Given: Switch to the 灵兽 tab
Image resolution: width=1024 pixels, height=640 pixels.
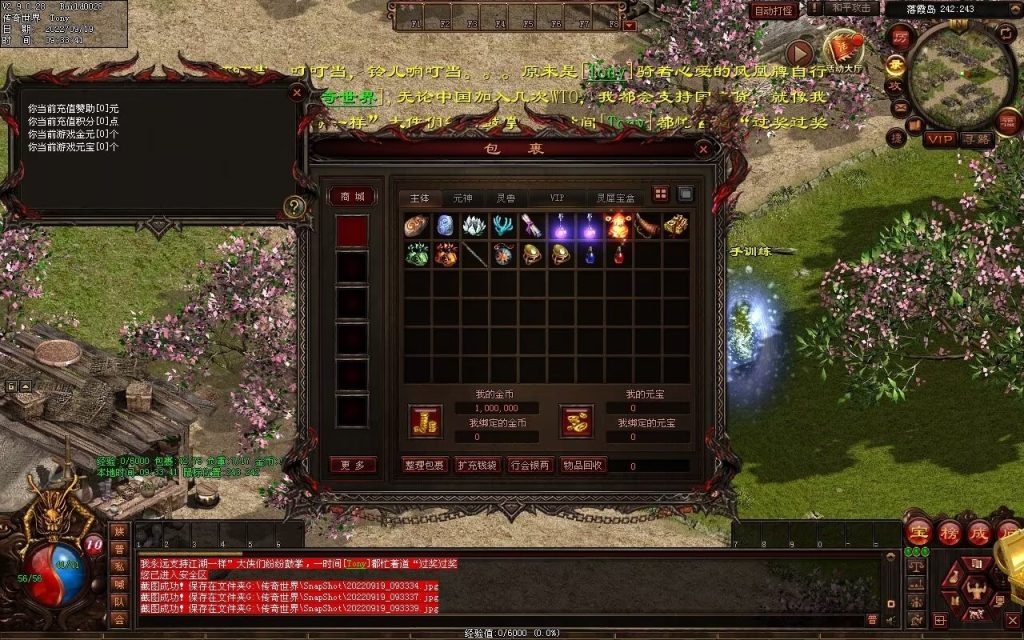Looking at the screenshot, I should (x=506, y=198).
